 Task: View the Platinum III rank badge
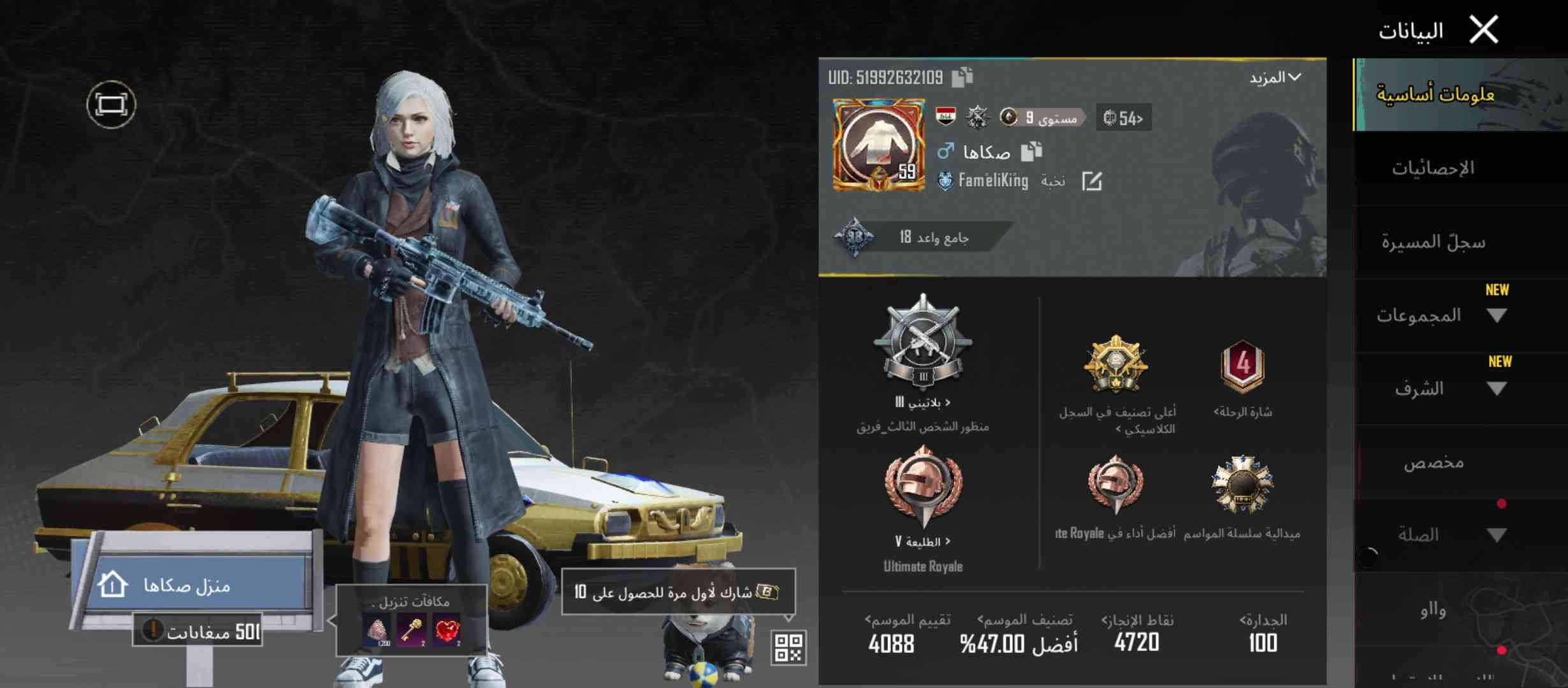(x=922, y=344)
